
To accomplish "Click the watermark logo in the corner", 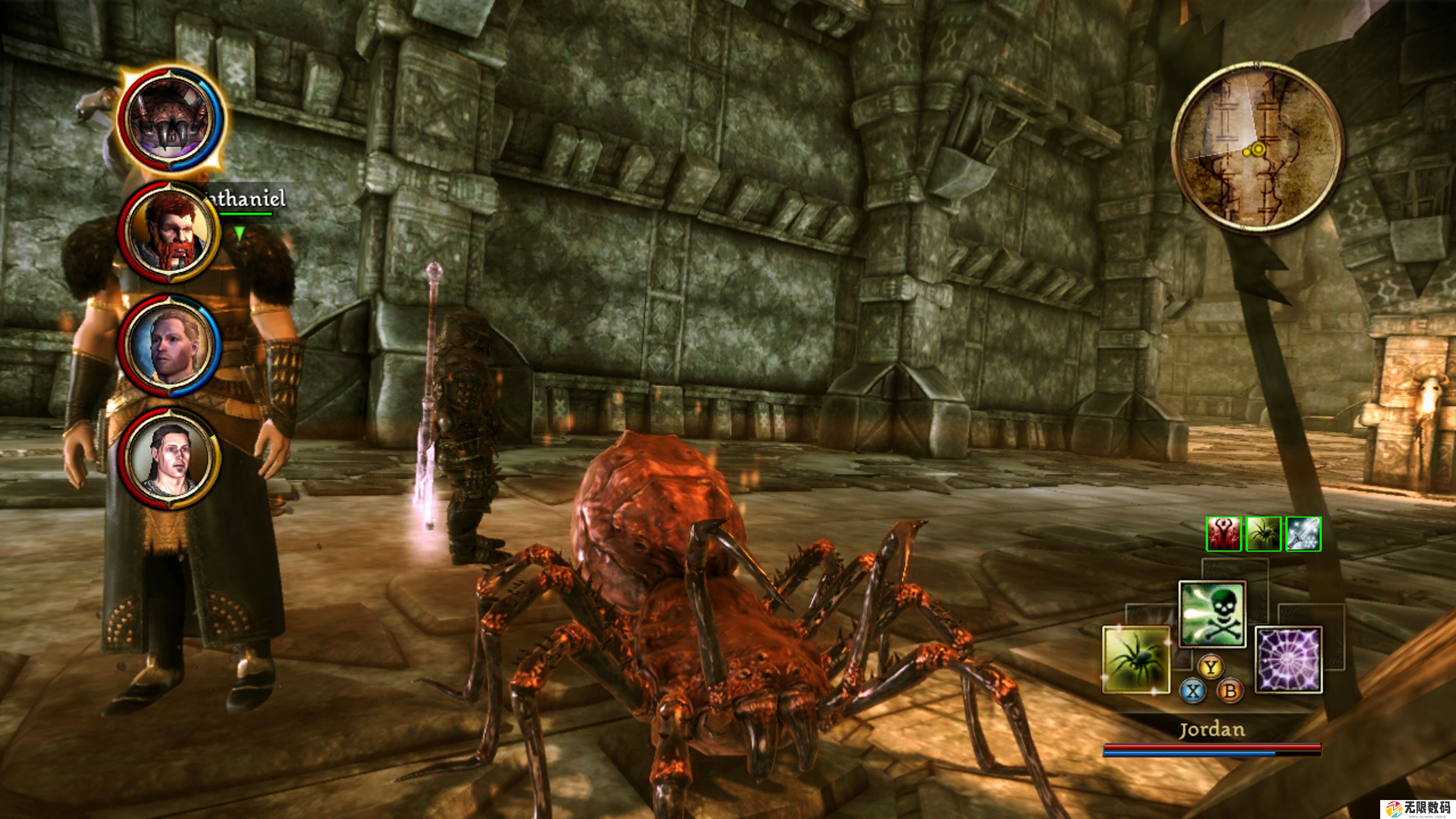I will point(1418,810).
